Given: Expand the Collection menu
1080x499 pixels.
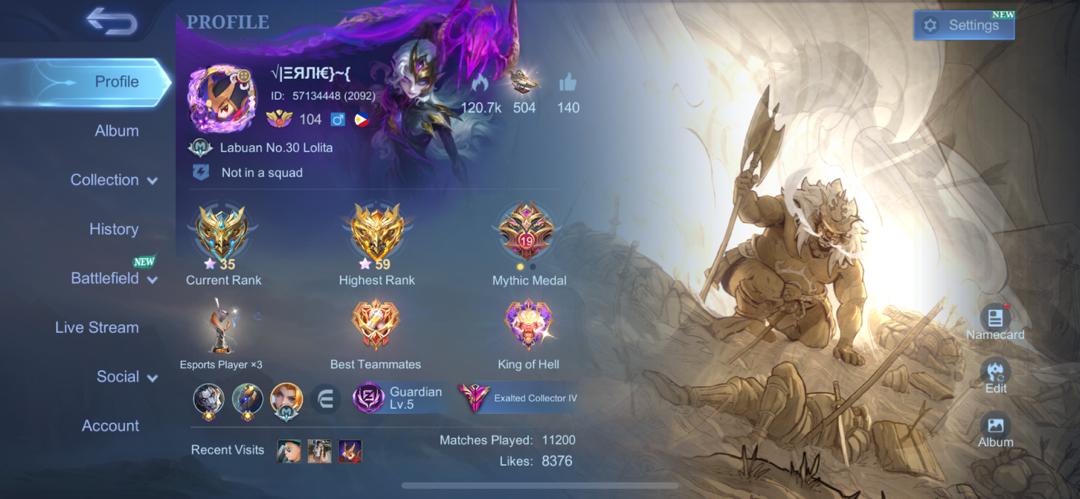Looking at the screenshot, I should click(113, 180).
